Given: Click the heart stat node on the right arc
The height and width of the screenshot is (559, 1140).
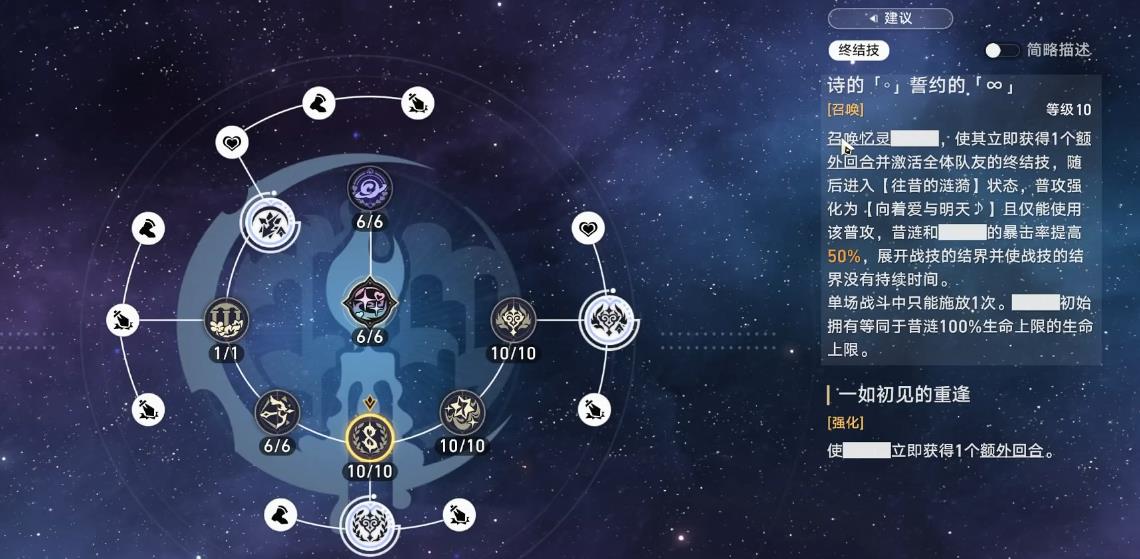Looking at the screenshot, I should click(588, 229).
